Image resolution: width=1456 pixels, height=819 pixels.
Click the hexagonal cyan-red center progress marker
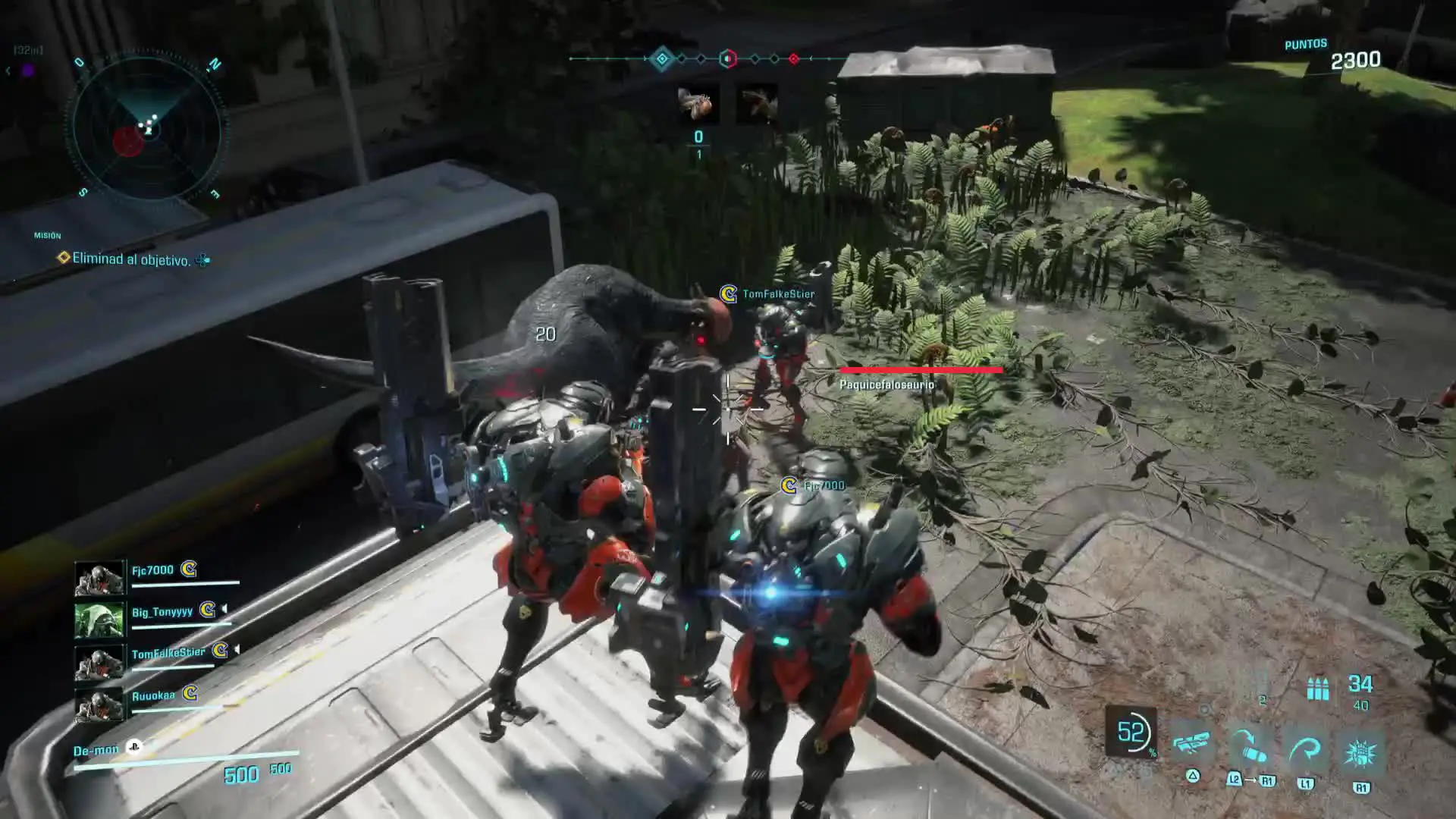(x=727, y=58)
